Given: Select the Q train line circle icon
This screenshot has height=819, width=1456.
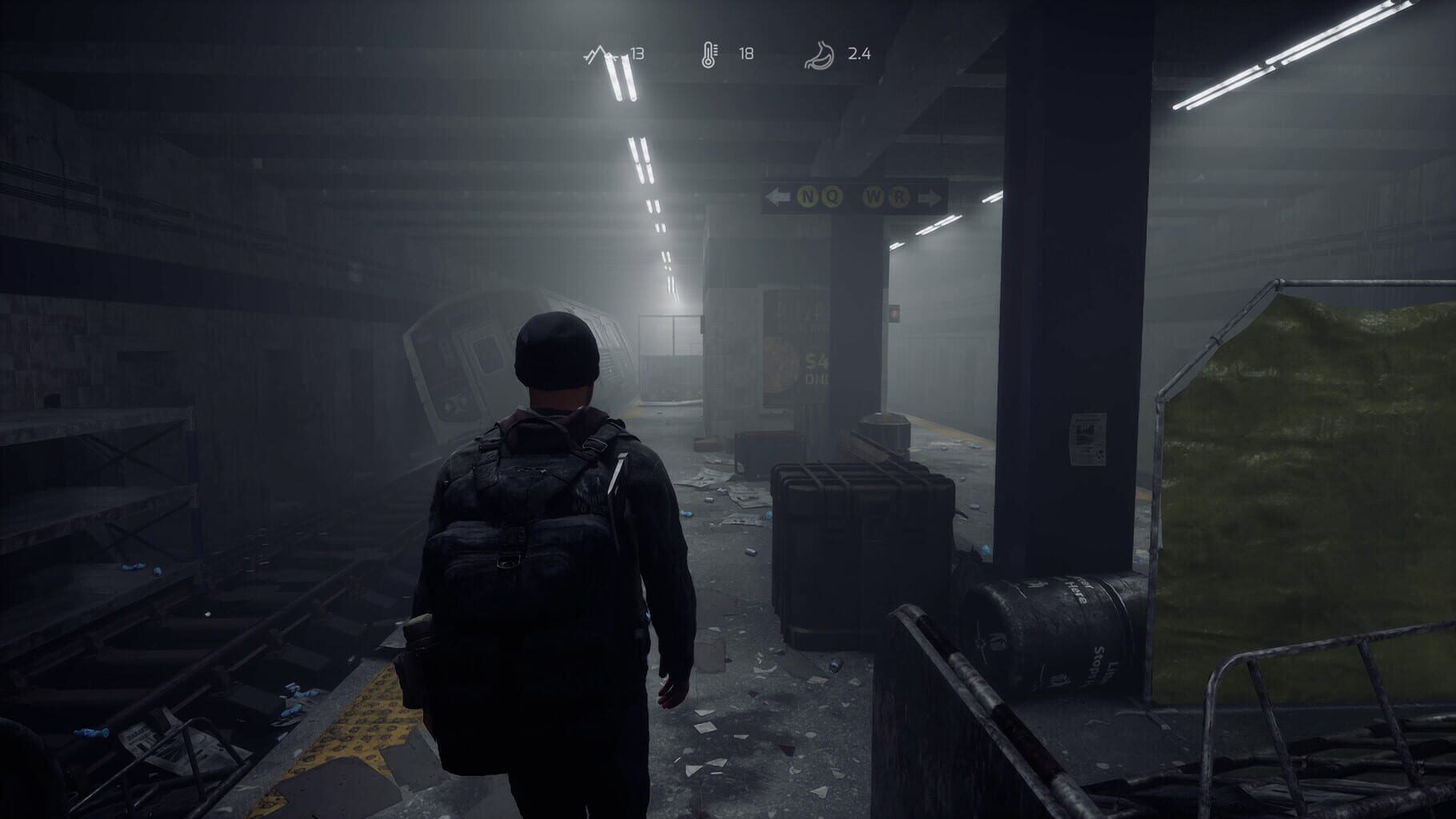Looking at the screenshot, I should (x=832, y=197).
